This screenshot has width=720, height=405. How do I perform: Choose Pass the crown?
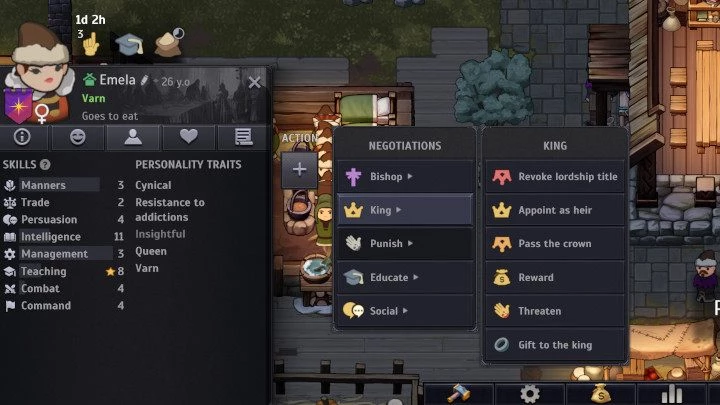[555, 243]
